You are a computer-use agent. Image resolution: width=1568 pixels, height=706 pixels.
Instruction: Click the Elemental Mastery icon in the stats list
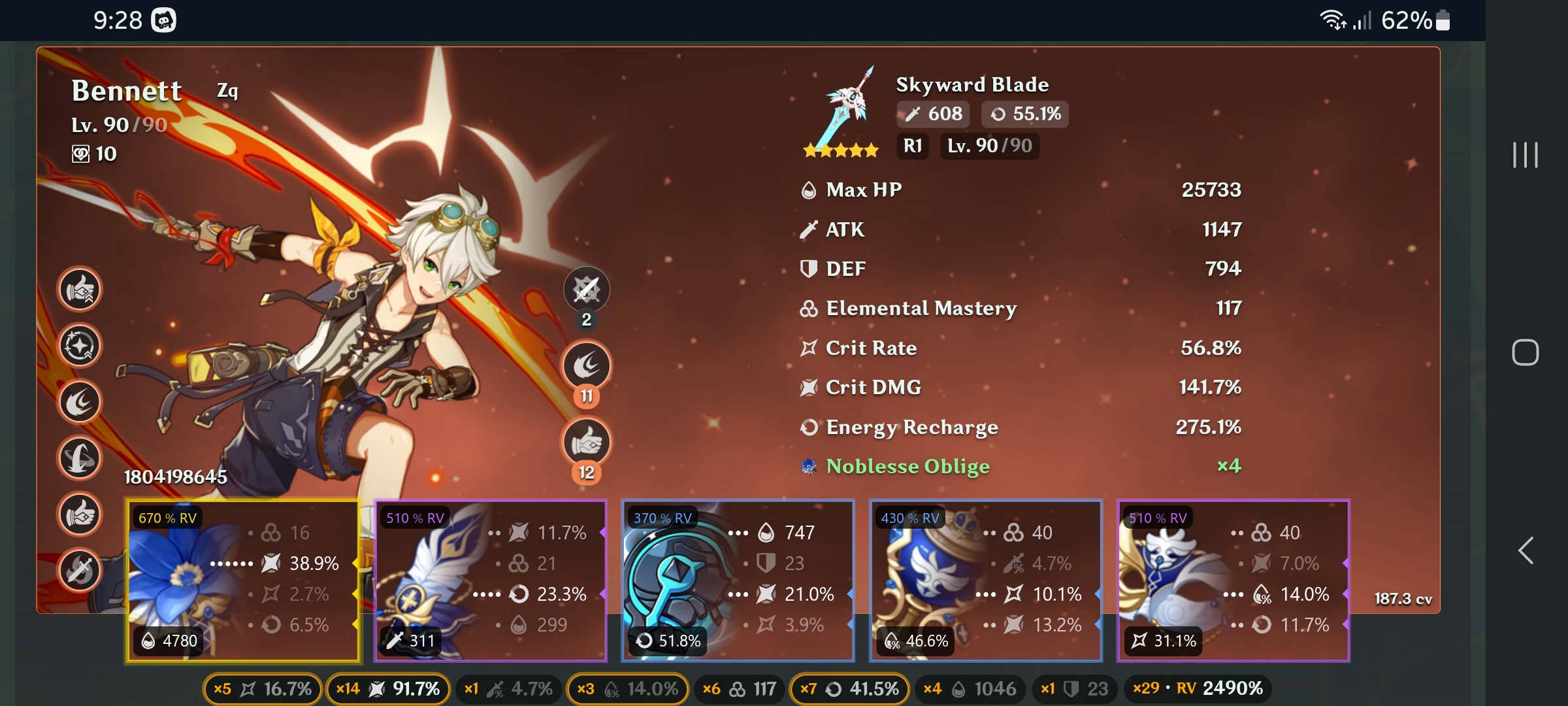(810, 309)
